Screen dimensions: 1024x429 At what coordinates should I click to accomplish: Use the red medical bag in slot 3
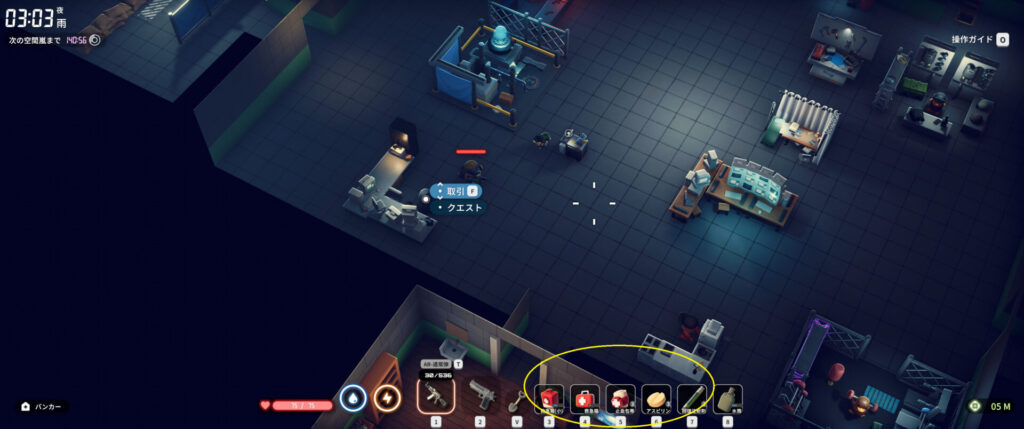(x=548, y=398)
